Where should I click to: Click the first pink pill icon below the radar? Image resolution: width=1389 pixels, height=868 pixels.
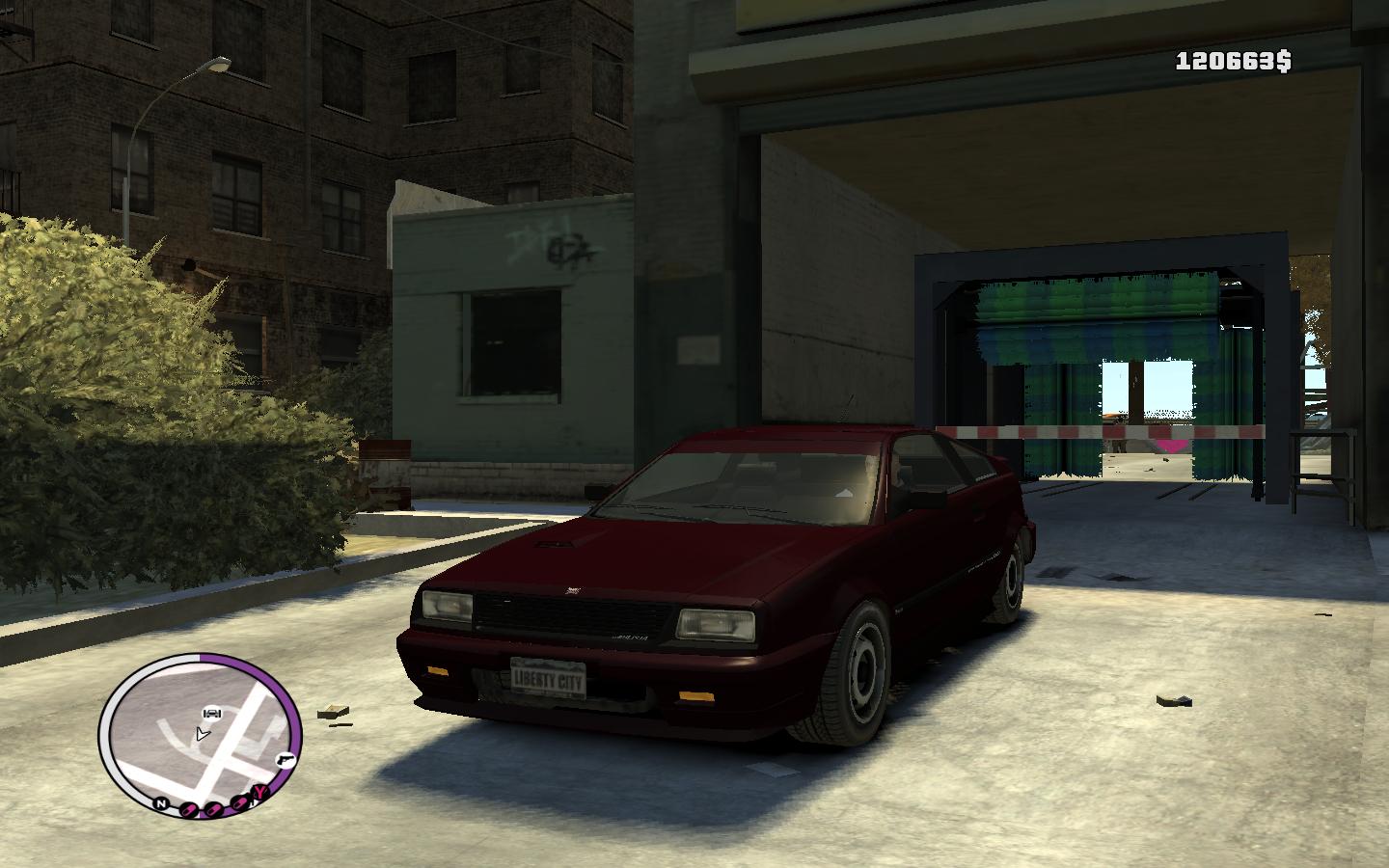tap(189, 809)
